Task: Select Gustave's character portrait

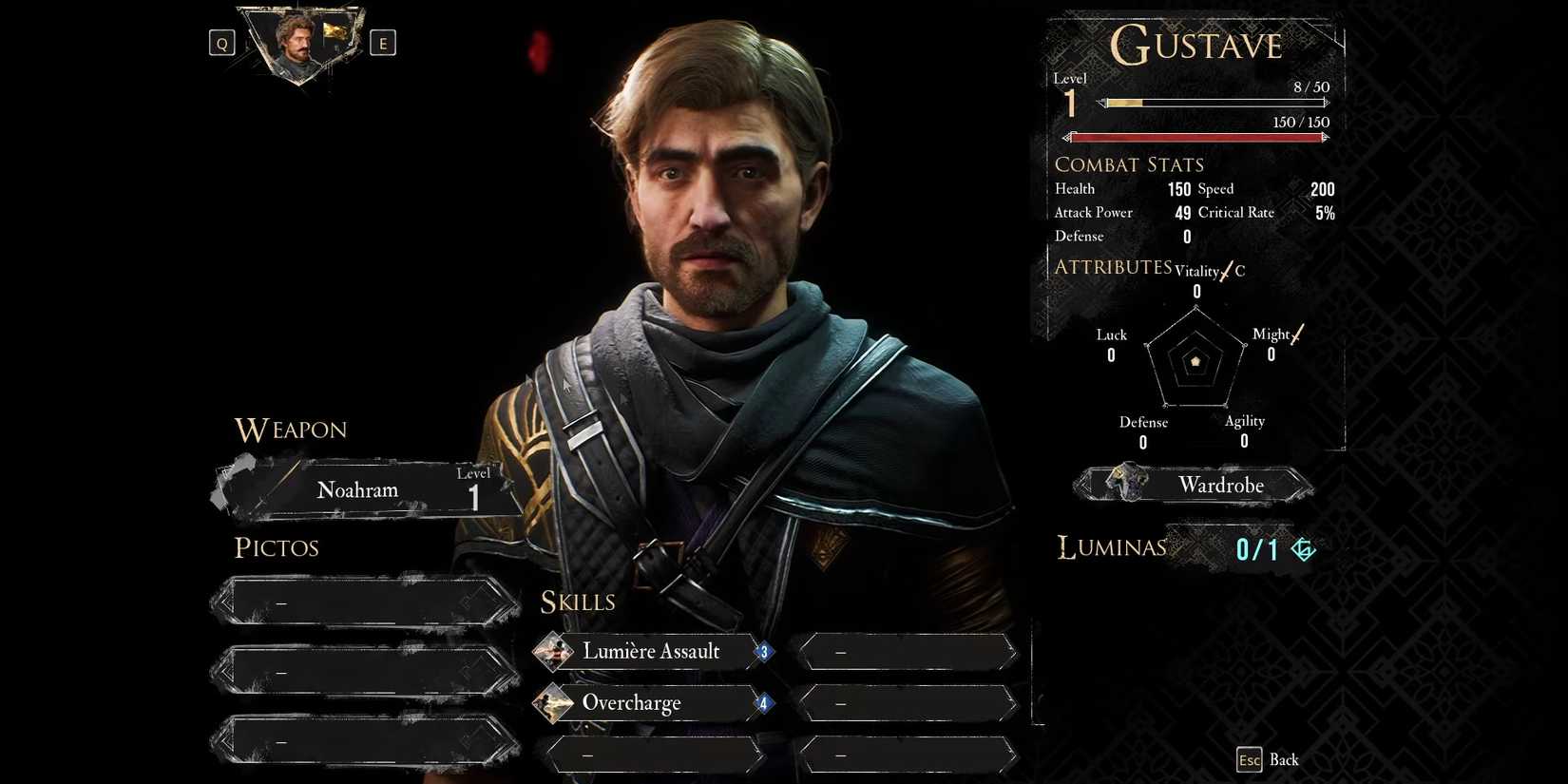Action: (298, 44)
